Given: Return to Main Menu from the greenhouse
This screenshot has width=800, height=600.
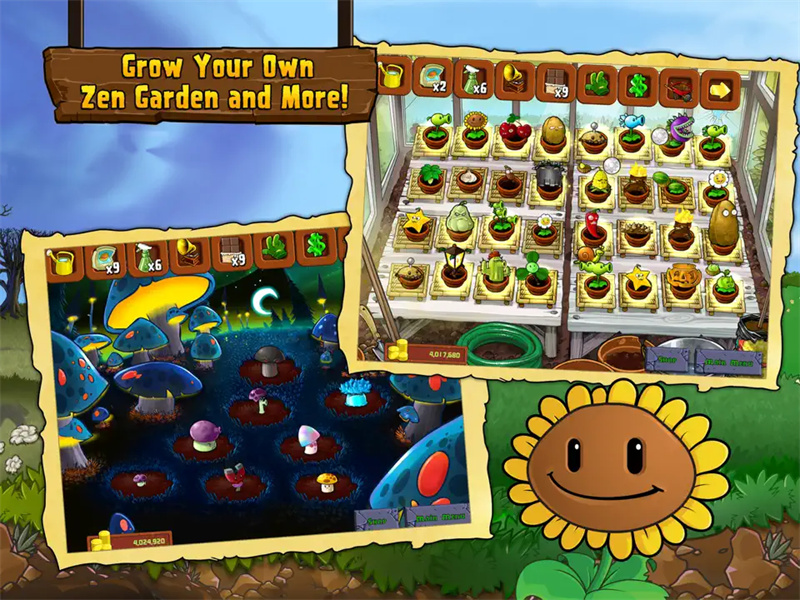Looking at the screenshot, I should coord(730,361).
